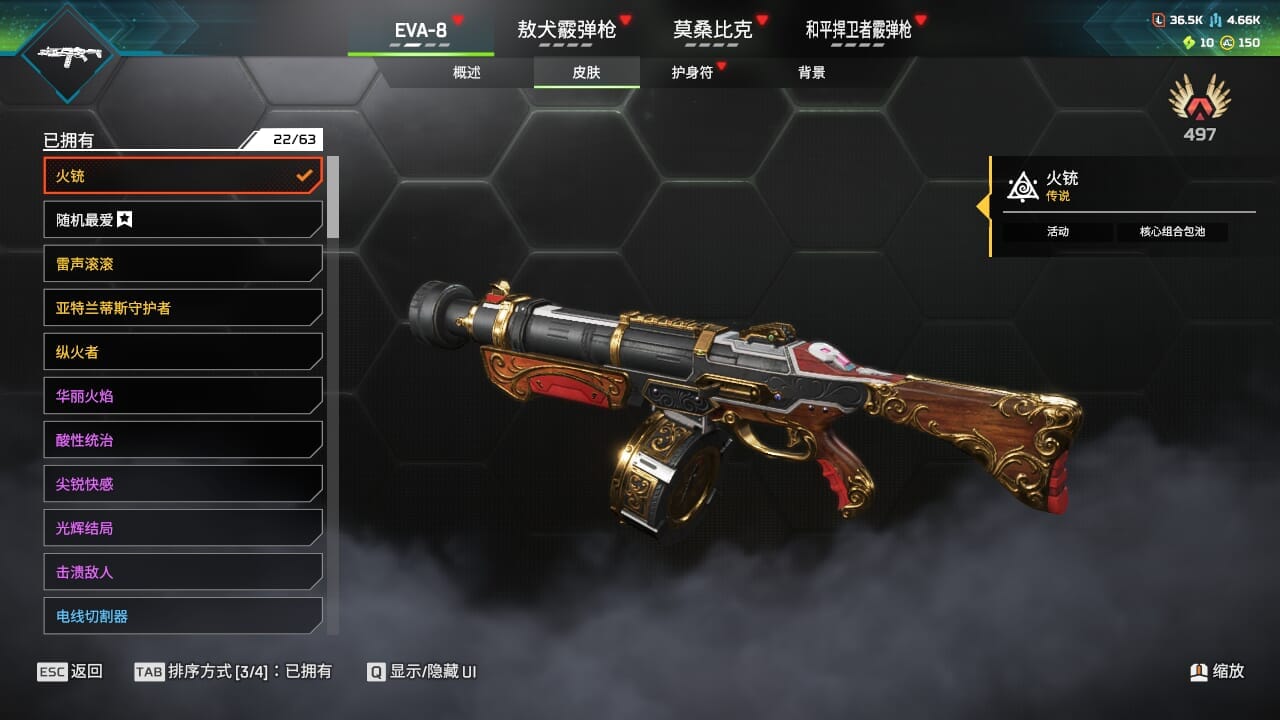Open the 概述 overview sub-tab

(x=467, y=73)
